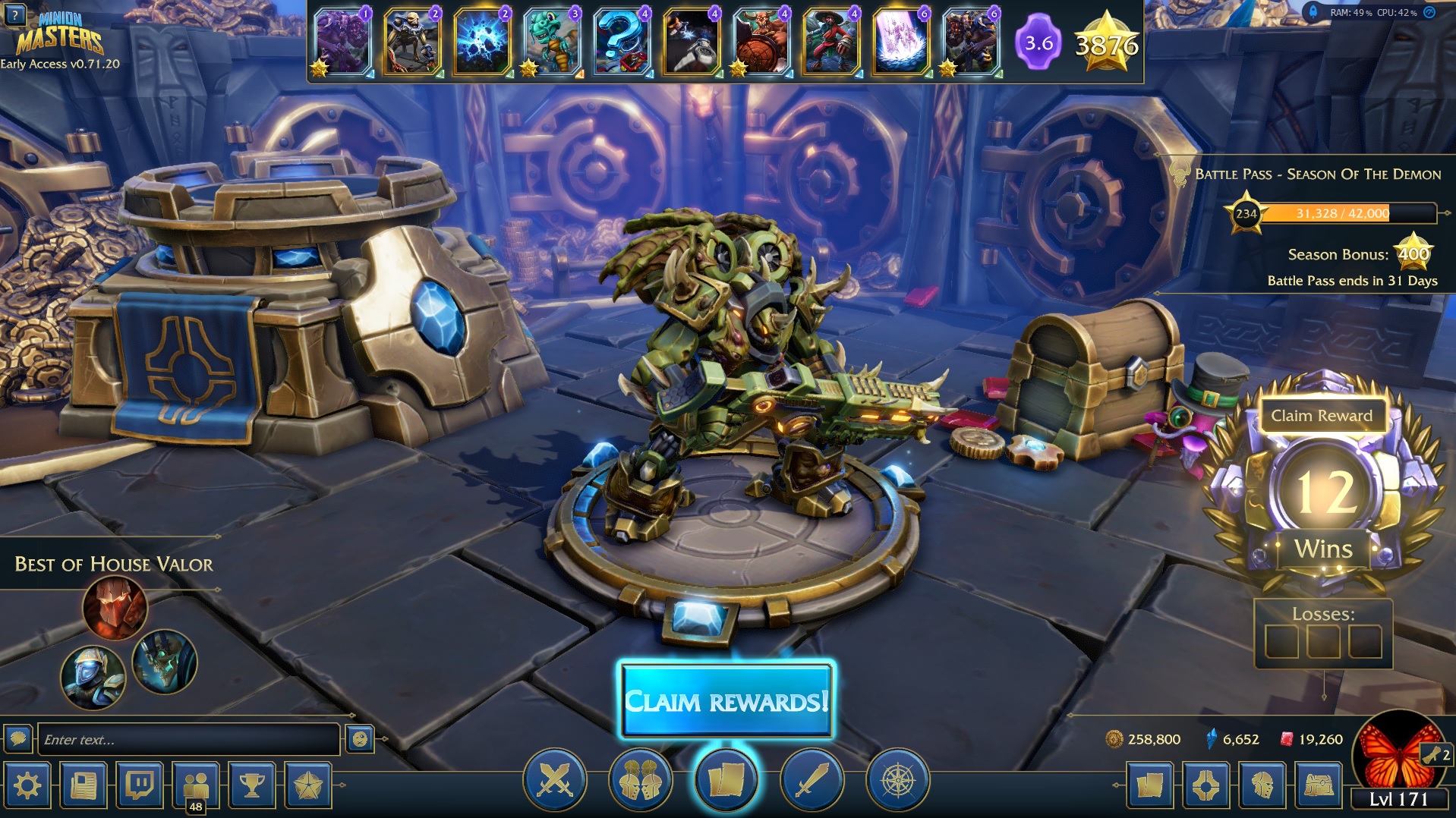Open the trophy leaderboard button
Viewport: 1456px width, 818px height.
click(x=252, y=785)
